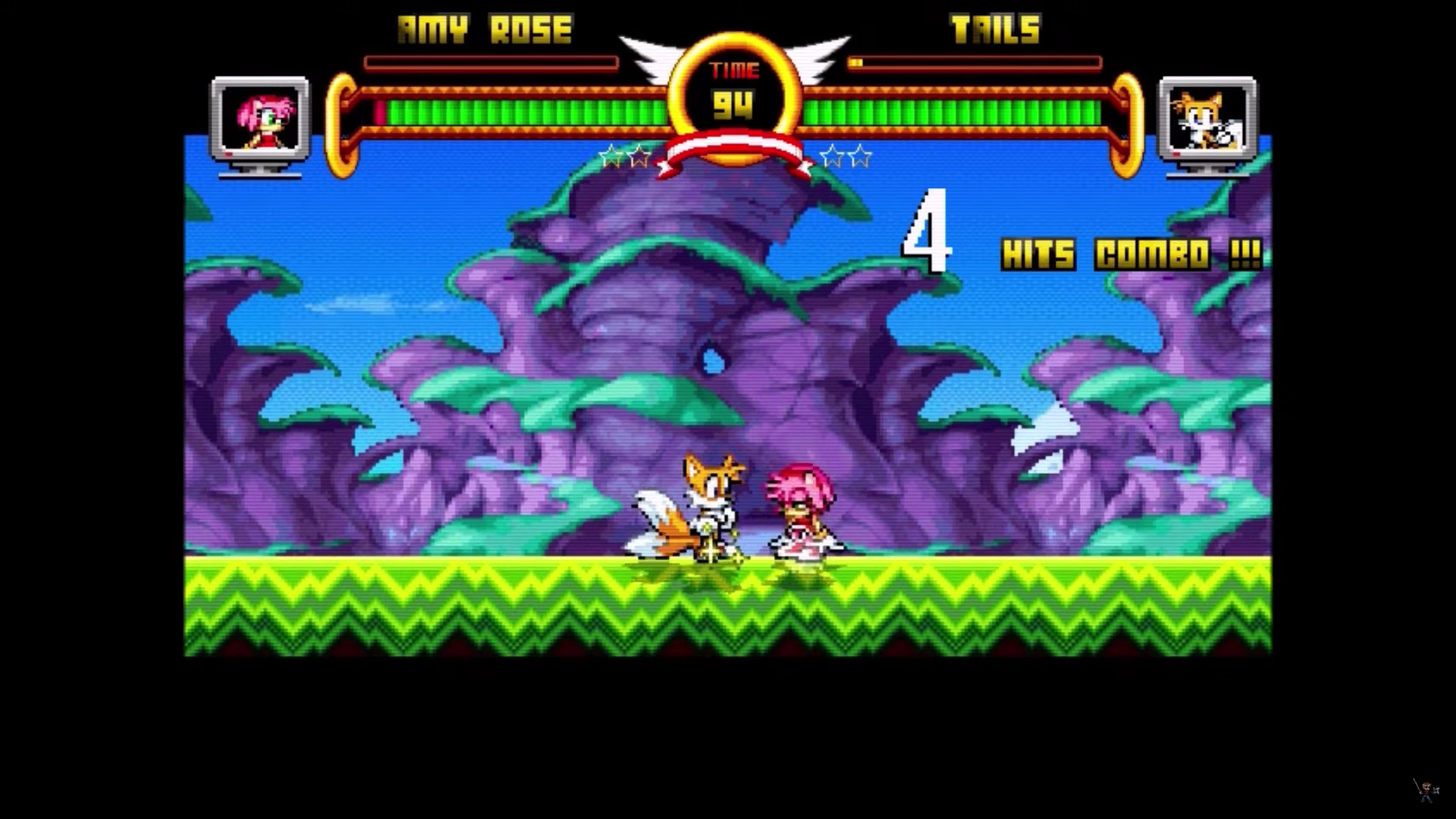The height and width of the screenshot is (819, 1456).
Task: Click the timer showing 94
Action: point(733,105)
